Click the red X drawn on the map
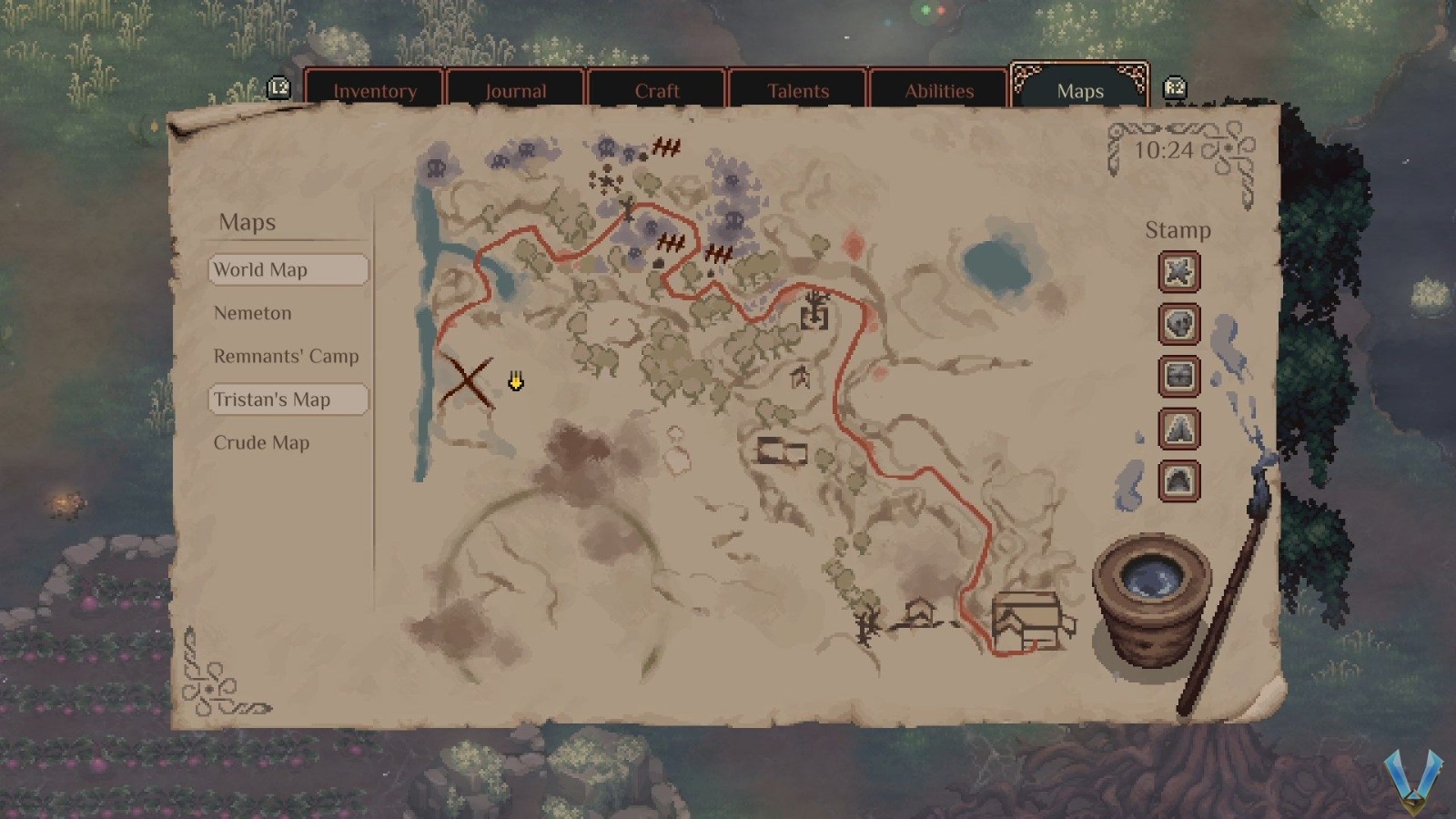Viewport: 1456px width, 819px height. tap(466, 380)
